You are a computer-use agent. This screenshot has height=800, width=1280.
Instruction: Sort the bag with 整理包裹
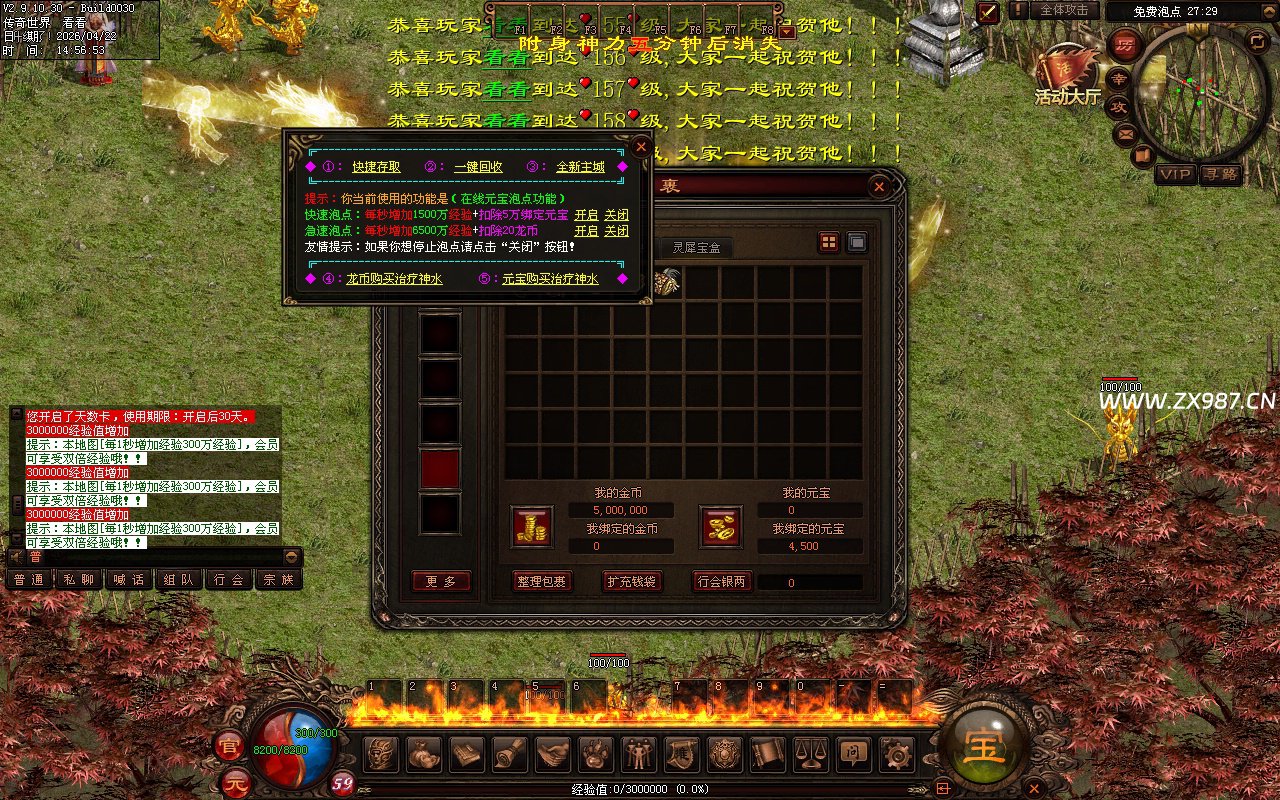tap(541, 582)
